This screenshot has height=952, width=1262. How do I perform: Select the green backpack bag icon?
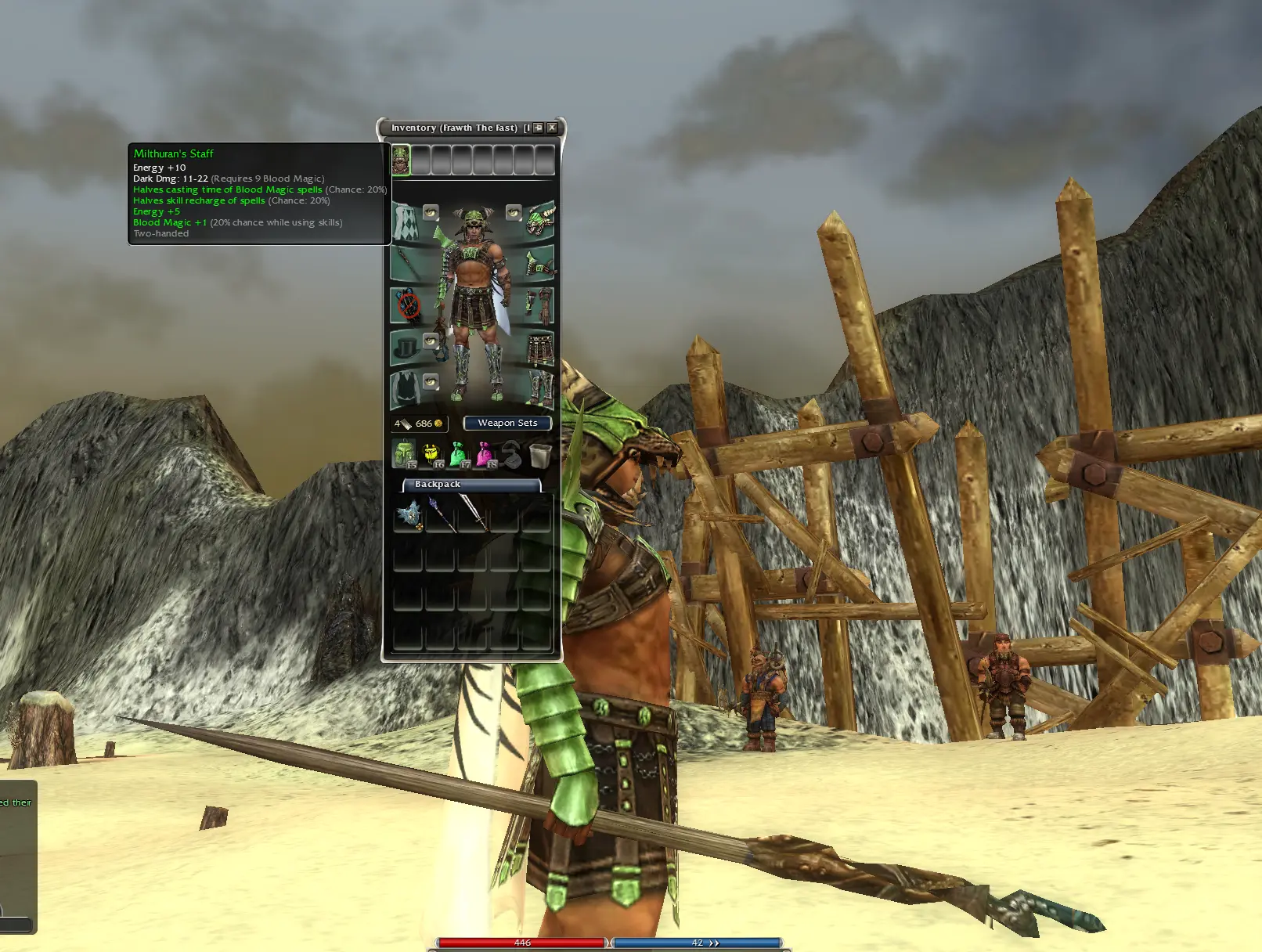[x=404, y=454]
